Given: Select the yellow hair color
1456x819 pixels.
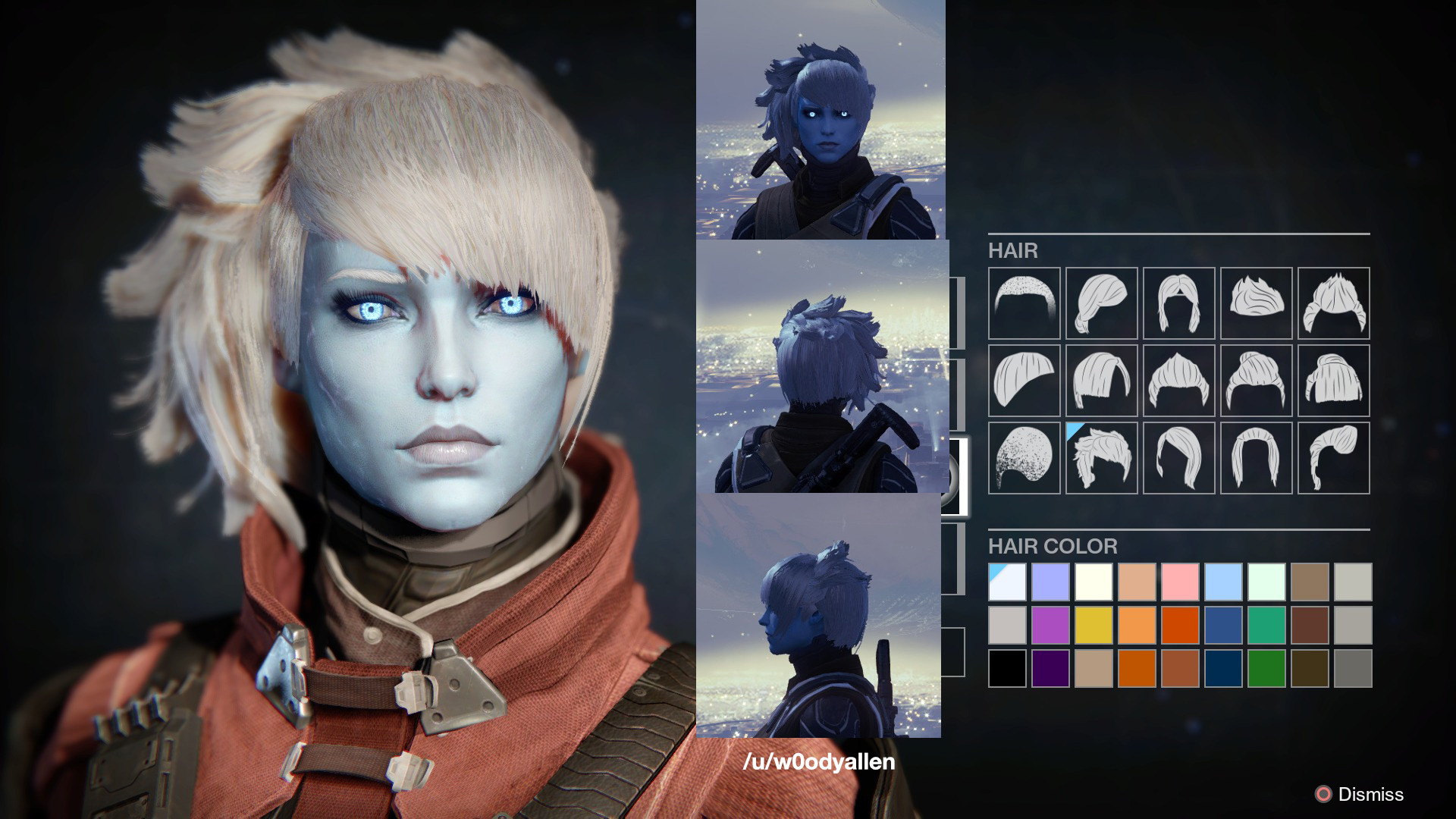Looking at the screenshot, I should 1094,625.
